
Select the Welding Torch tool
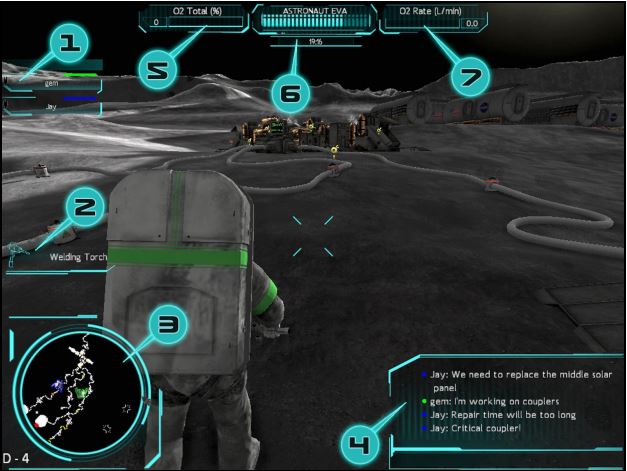click(x=76, y=256)
